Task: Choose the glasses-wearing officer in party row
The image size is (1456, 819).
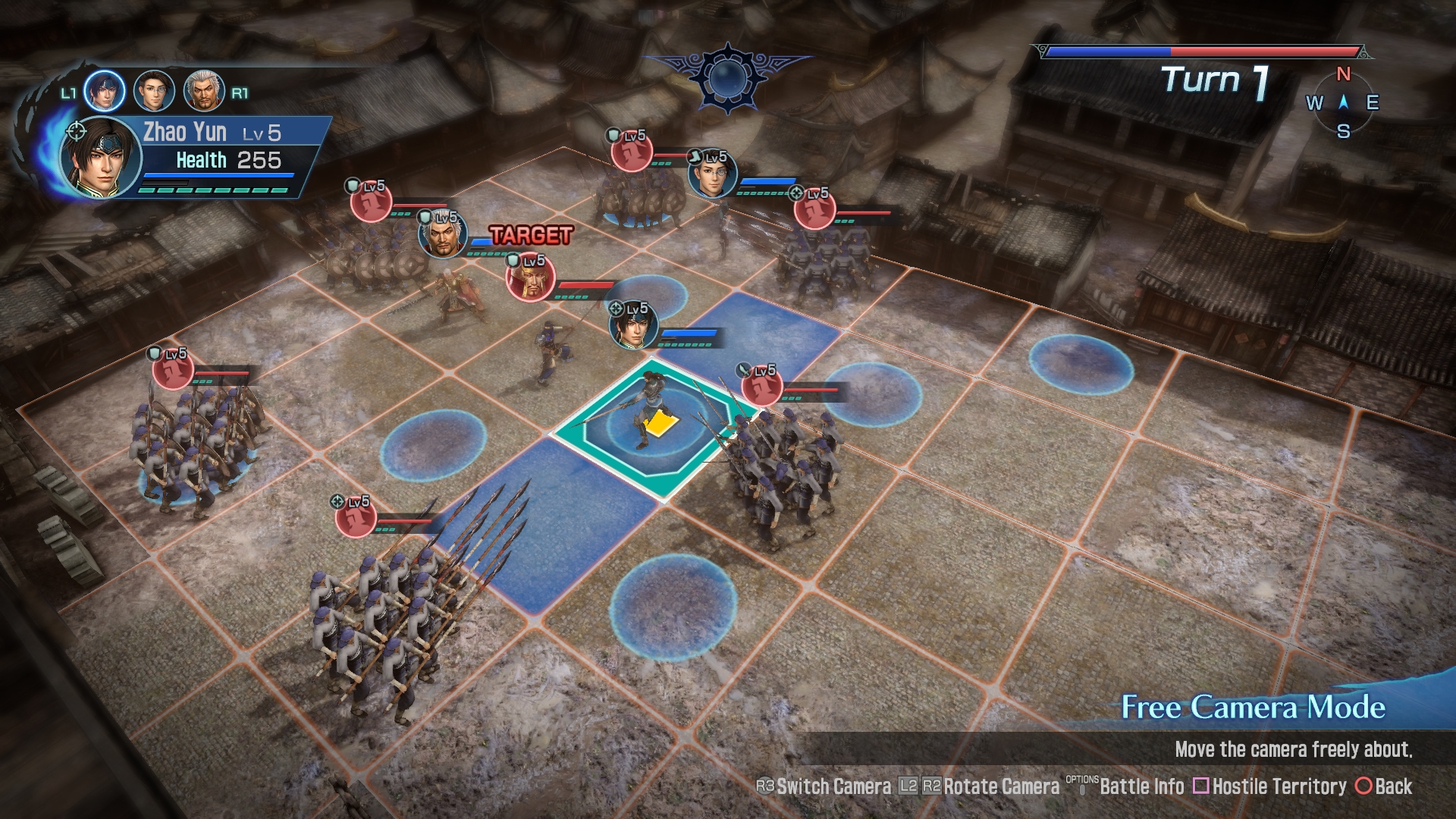Action: click(154, 91)
